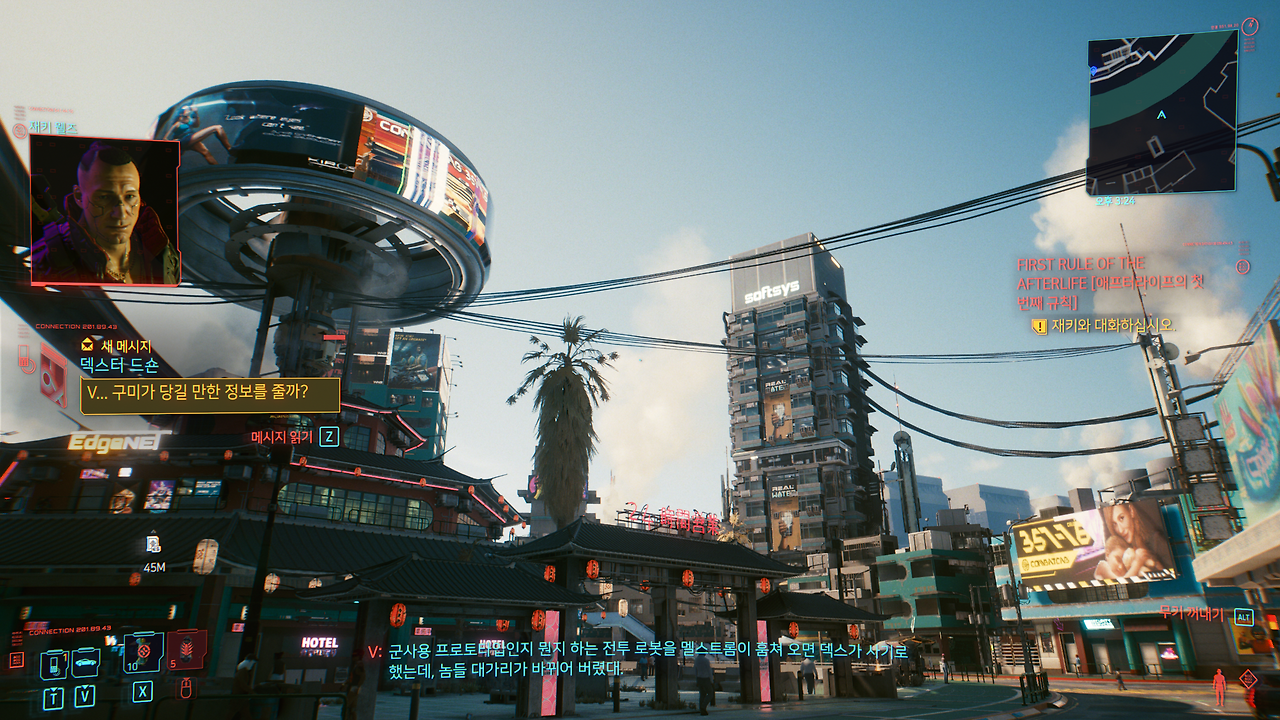Click the compass needle icon above the minimap
This screenshot has height=720, width=1280.
point(1250,28)
